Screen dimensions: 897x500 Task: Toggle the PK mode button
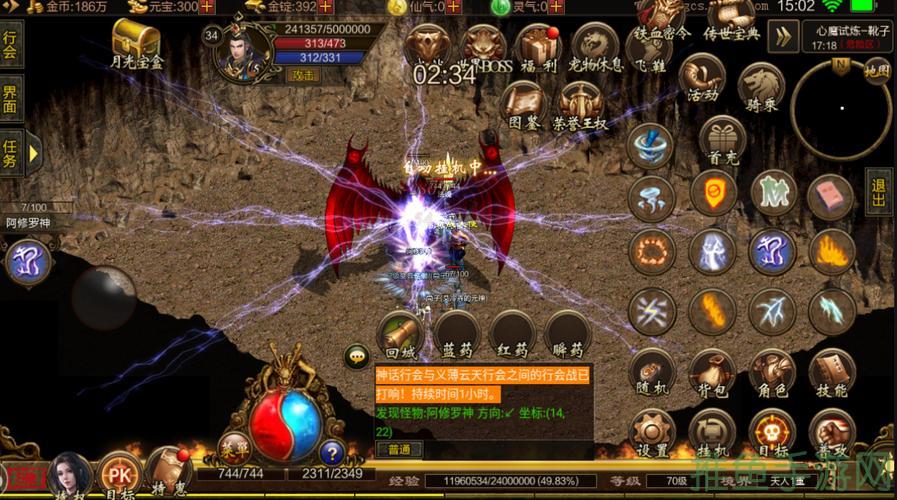coord(119,474)
